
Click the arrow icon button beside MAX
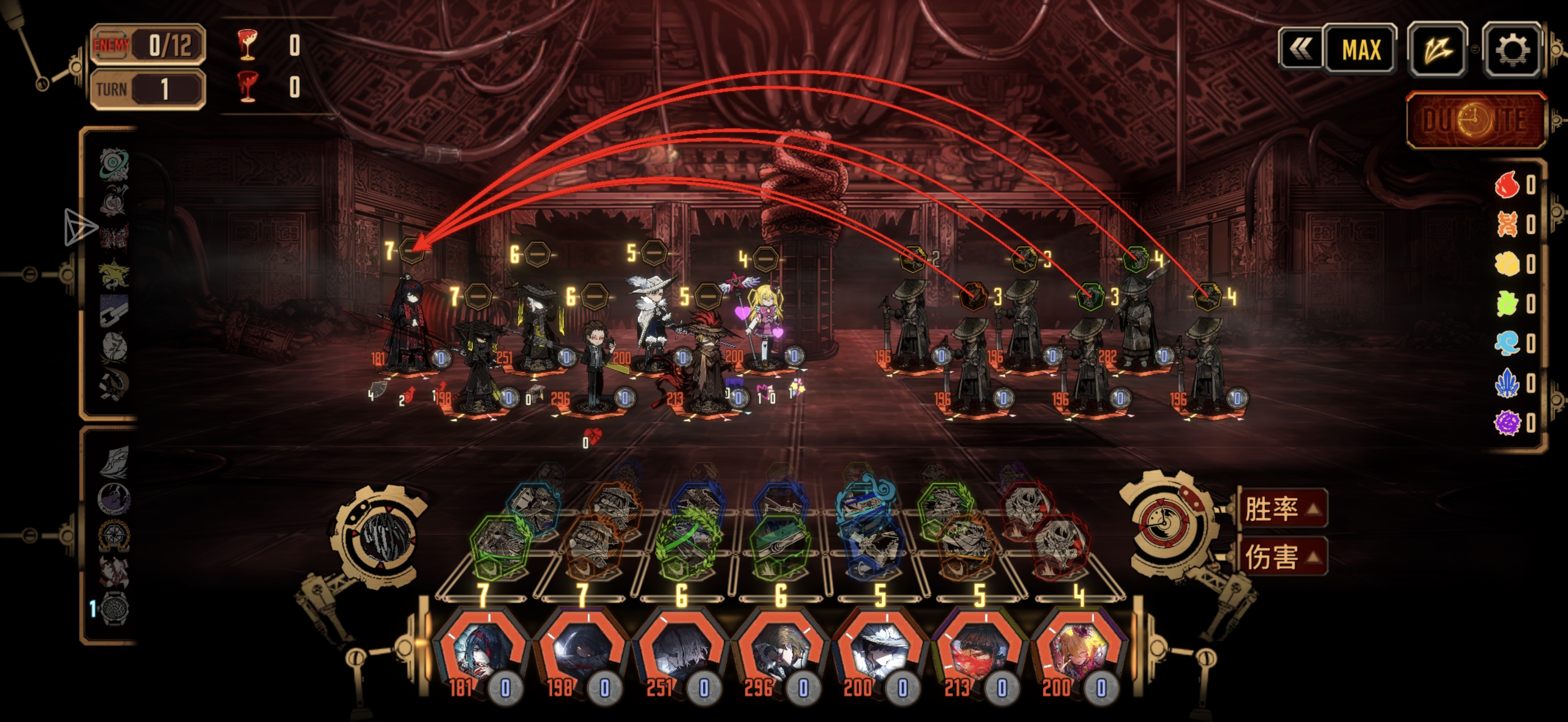[x=1437, y=50]
